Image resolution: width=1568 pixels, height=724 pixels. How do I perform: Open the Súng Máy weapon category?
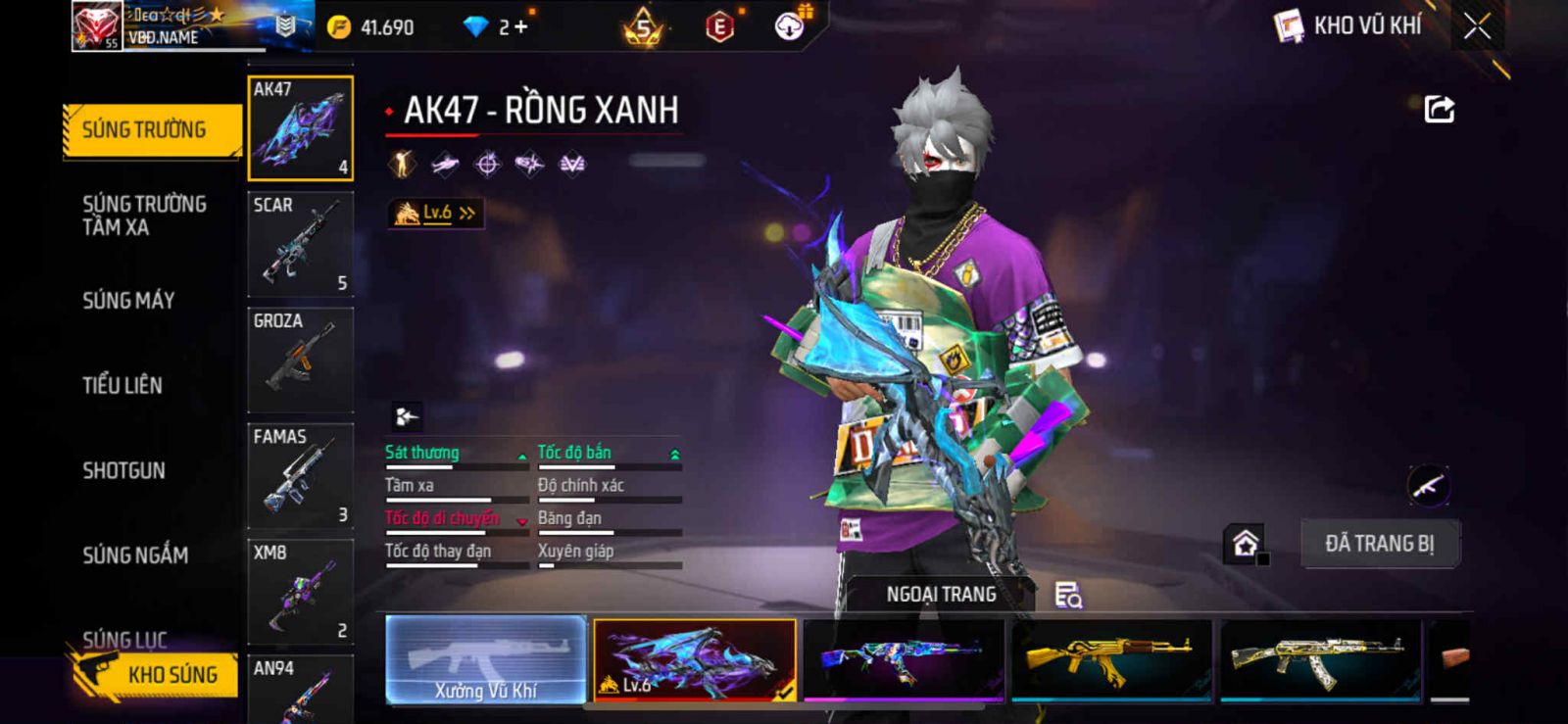[128, 301]
